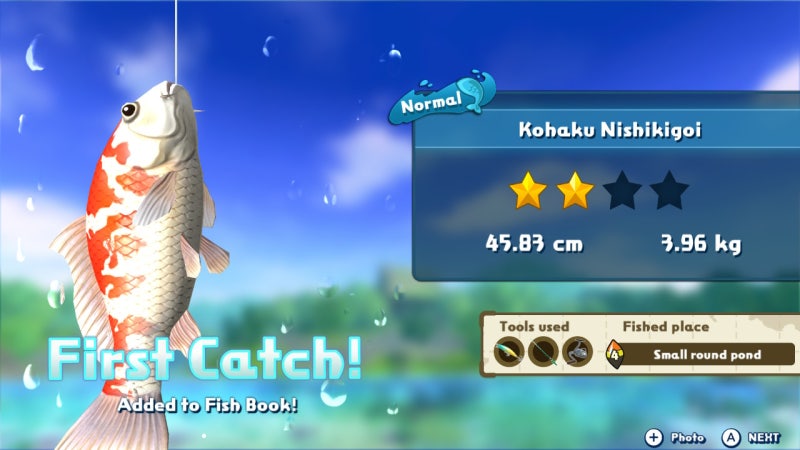
Task: Select the fishing reel tool icon
Action: [577, 352]
